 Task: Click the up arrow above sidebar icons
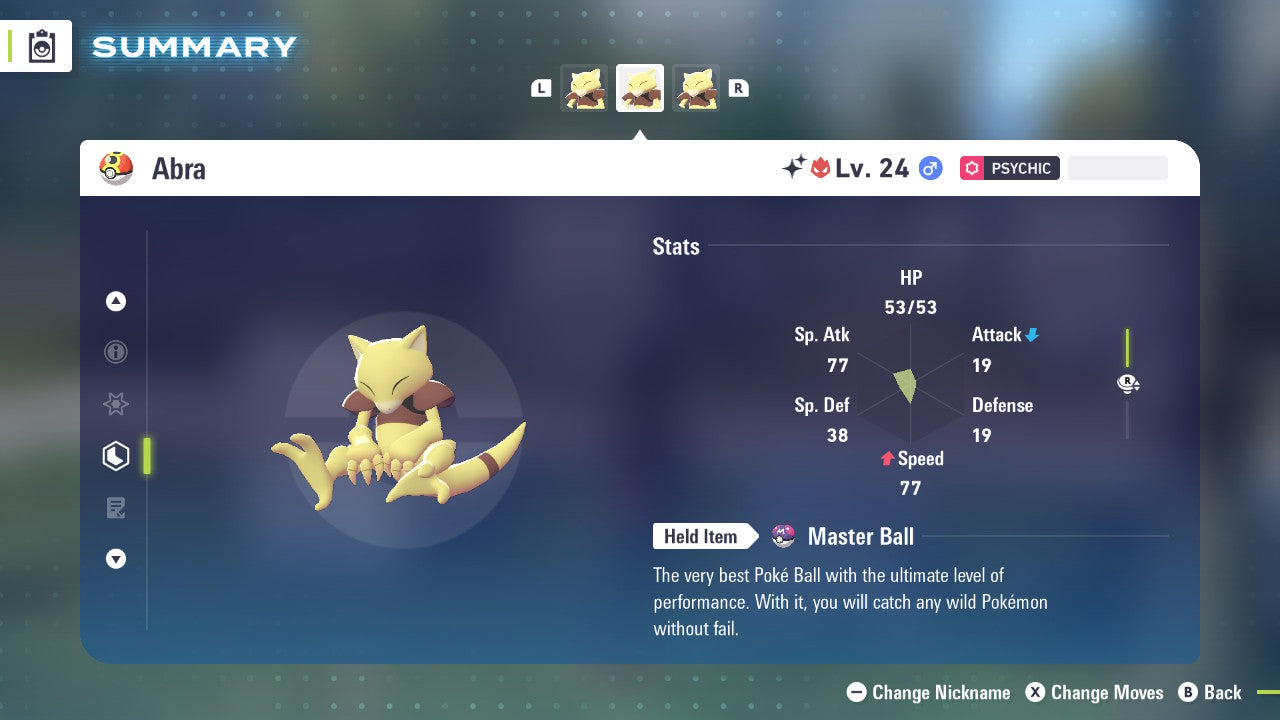pos(116,301)
